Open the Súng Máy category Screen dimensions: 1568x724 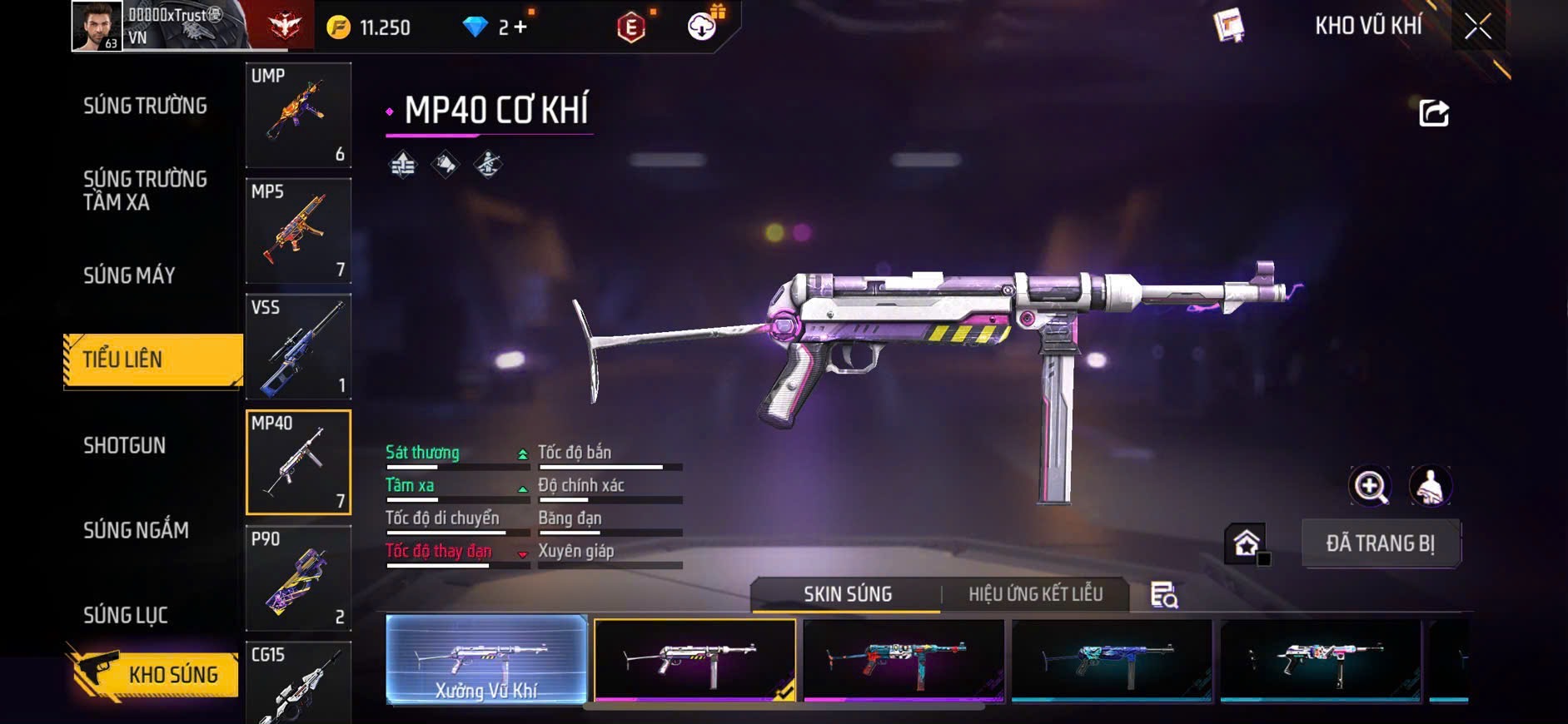tap(129, 275)
